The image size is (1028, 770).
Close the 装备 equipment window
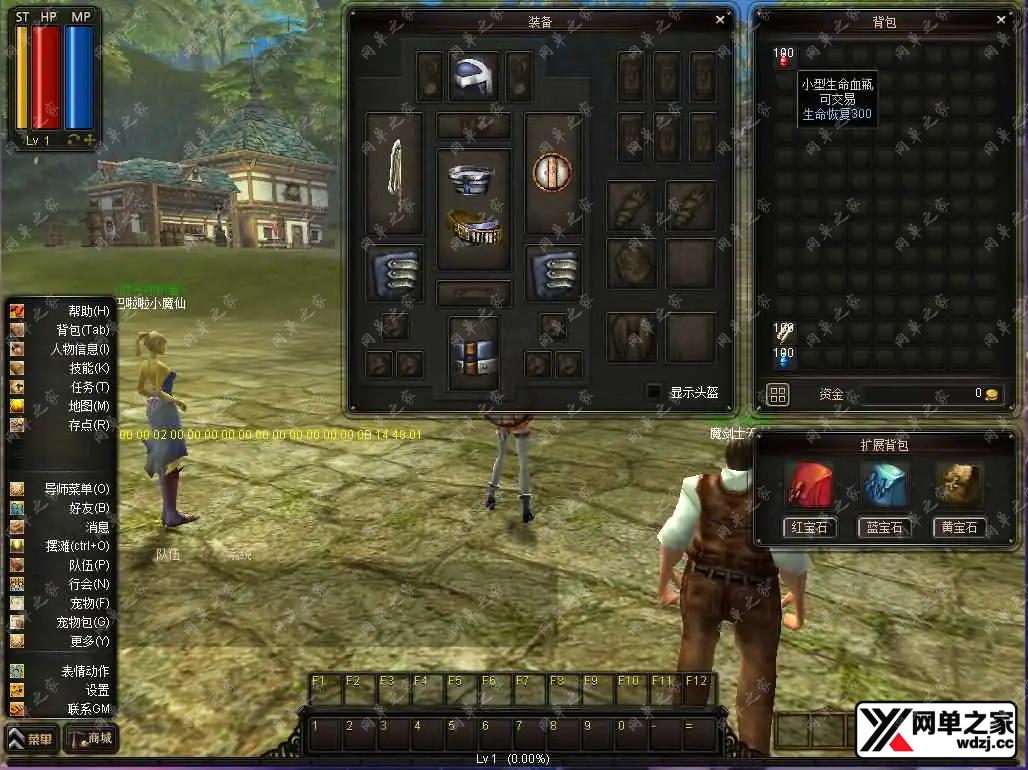[720, 19]
